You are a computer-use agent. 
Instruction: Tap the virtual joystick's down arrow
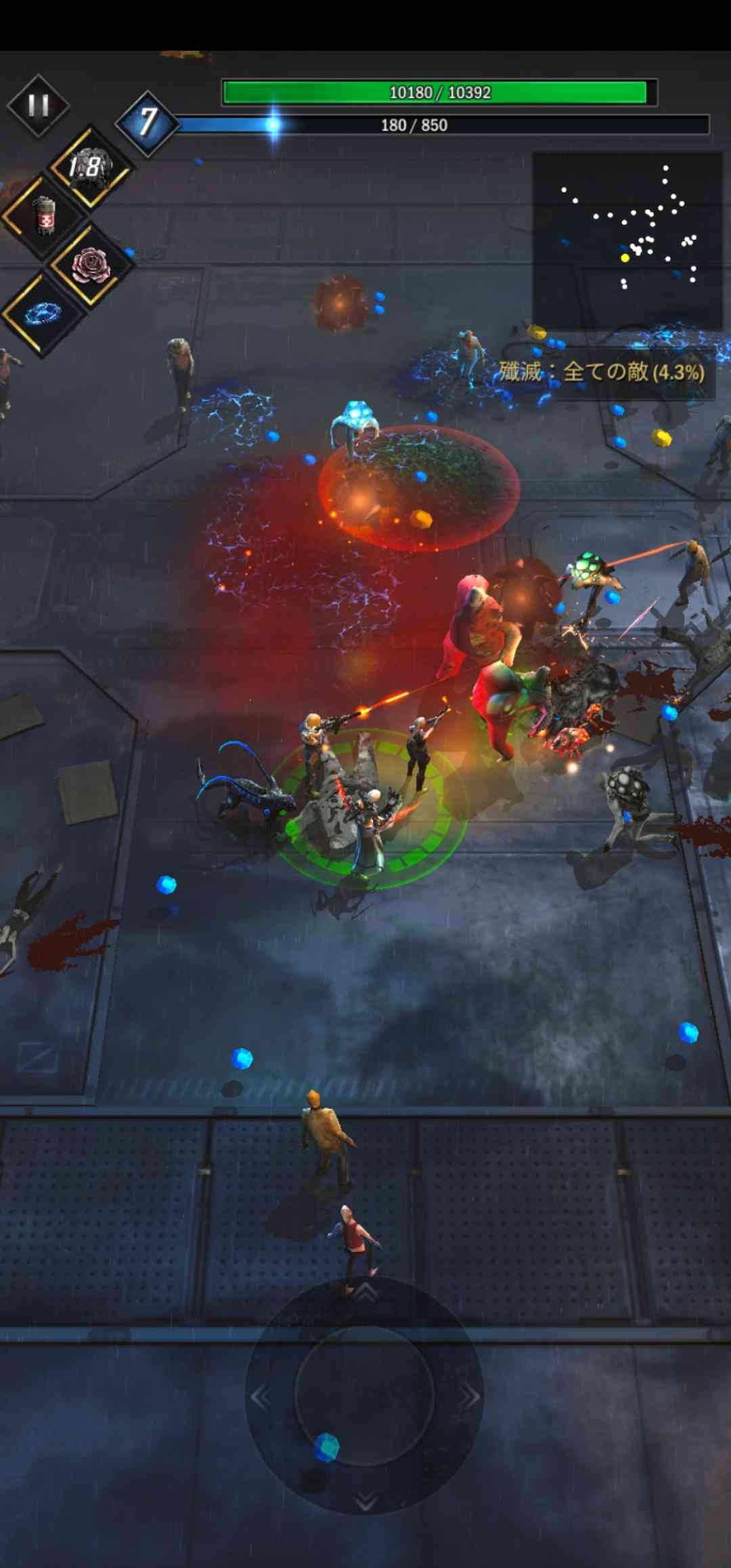(x=365, y=1500)
